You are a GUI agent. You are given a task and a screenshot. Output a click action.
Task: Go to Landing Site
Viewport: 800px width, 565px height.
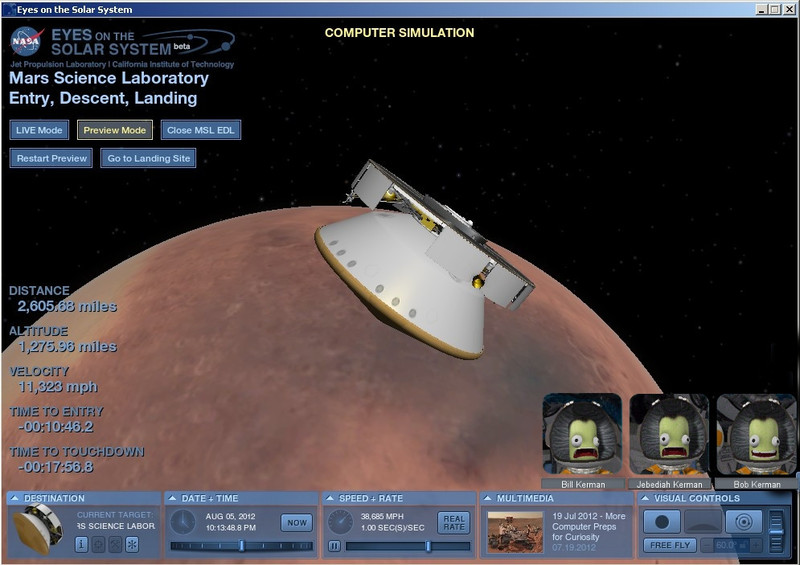pyautogui.click(x=147, y=158)
